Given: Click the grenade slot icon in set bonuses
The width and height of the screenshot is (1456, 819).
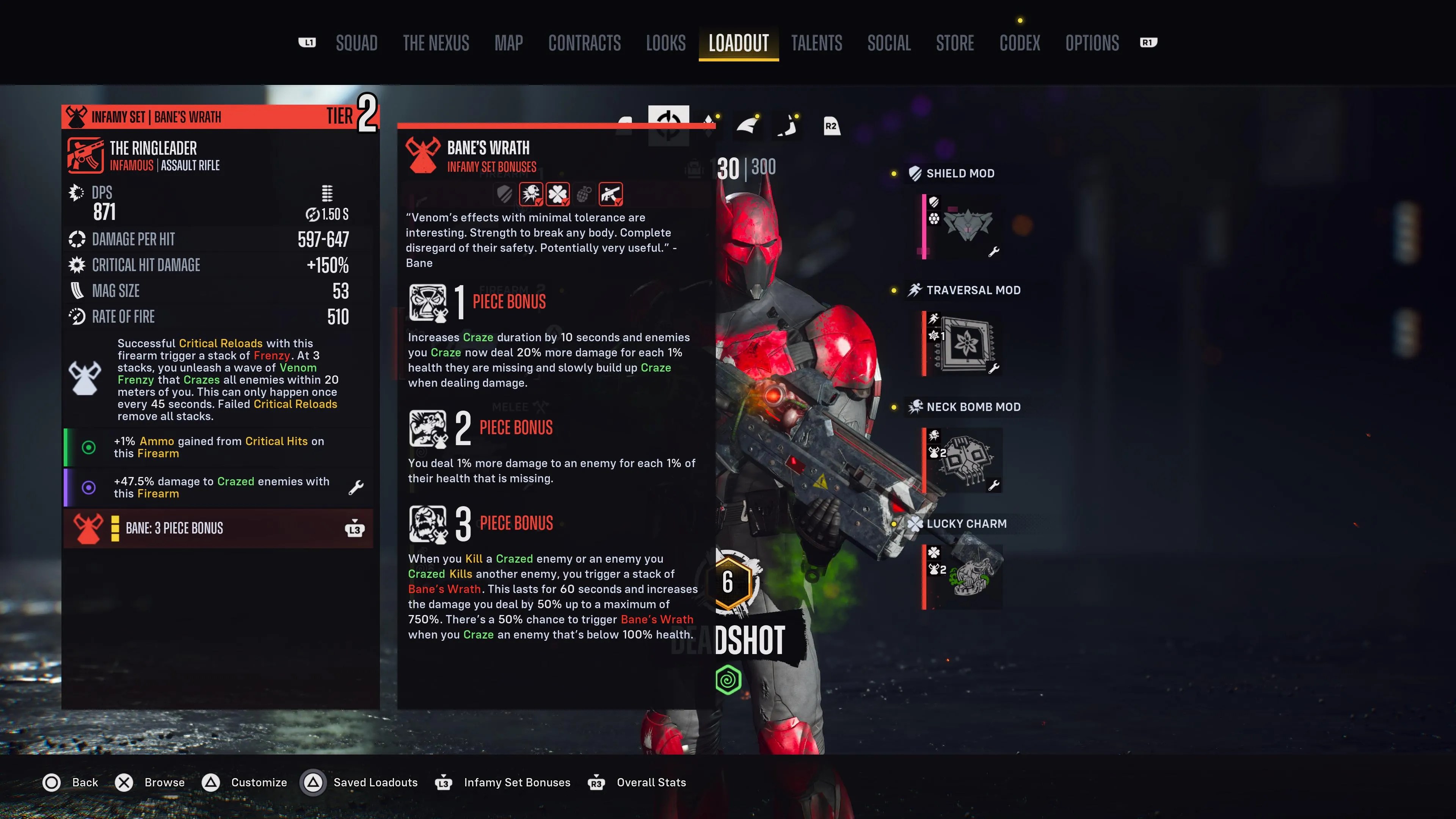Looking at the screenshot, I should (x=584, y=194).
